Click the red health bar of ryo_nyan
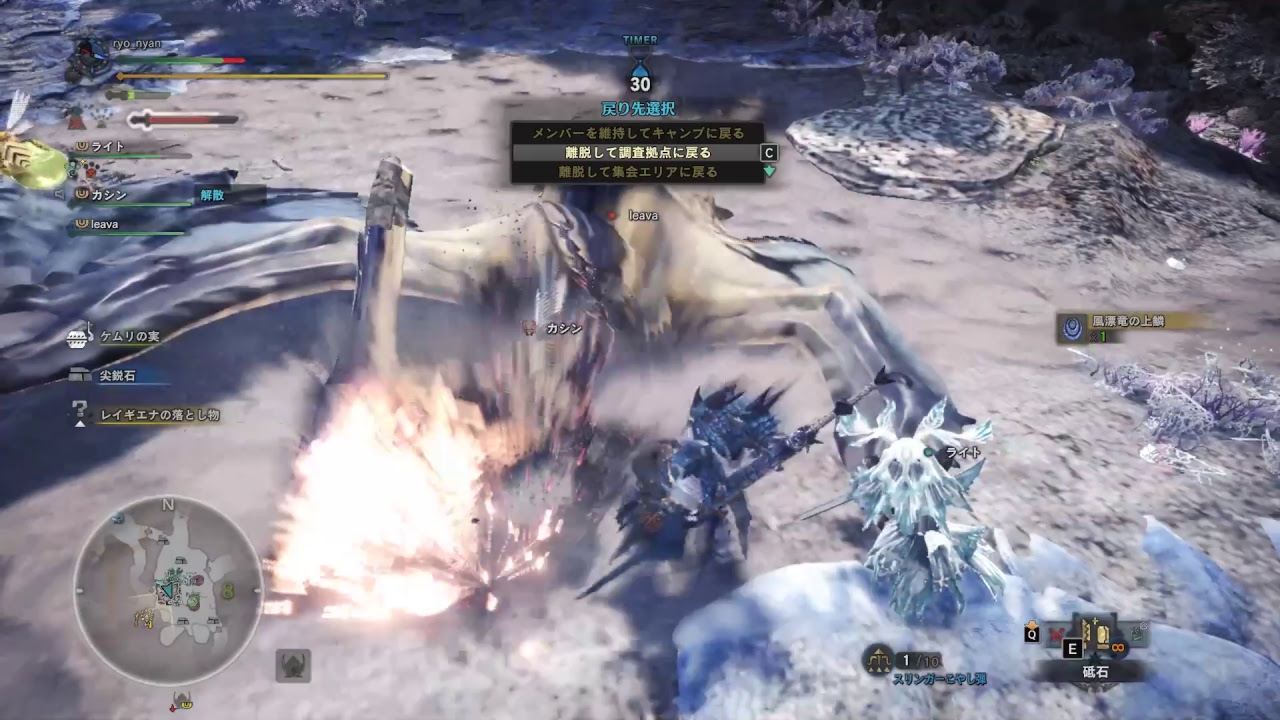Viewport: 1280px width, 720px height. tap(231, 60)
